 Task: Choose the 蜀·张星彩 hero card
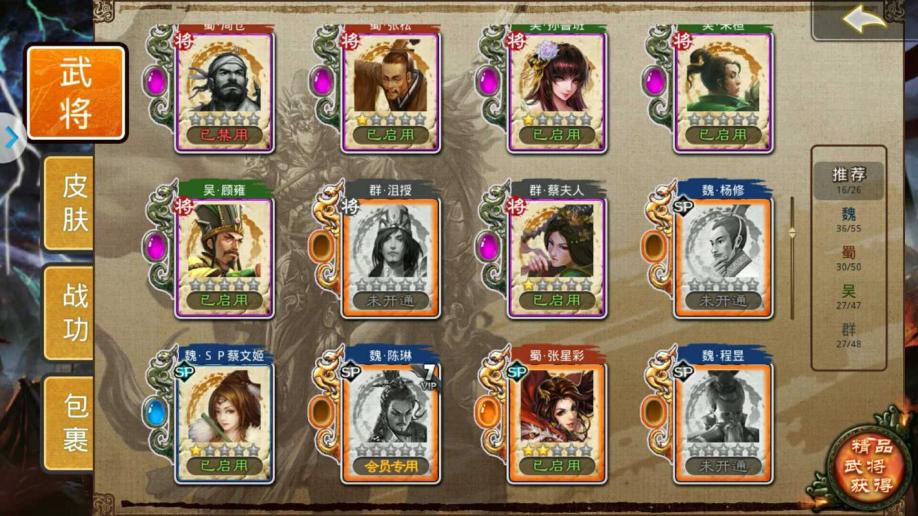556,418
